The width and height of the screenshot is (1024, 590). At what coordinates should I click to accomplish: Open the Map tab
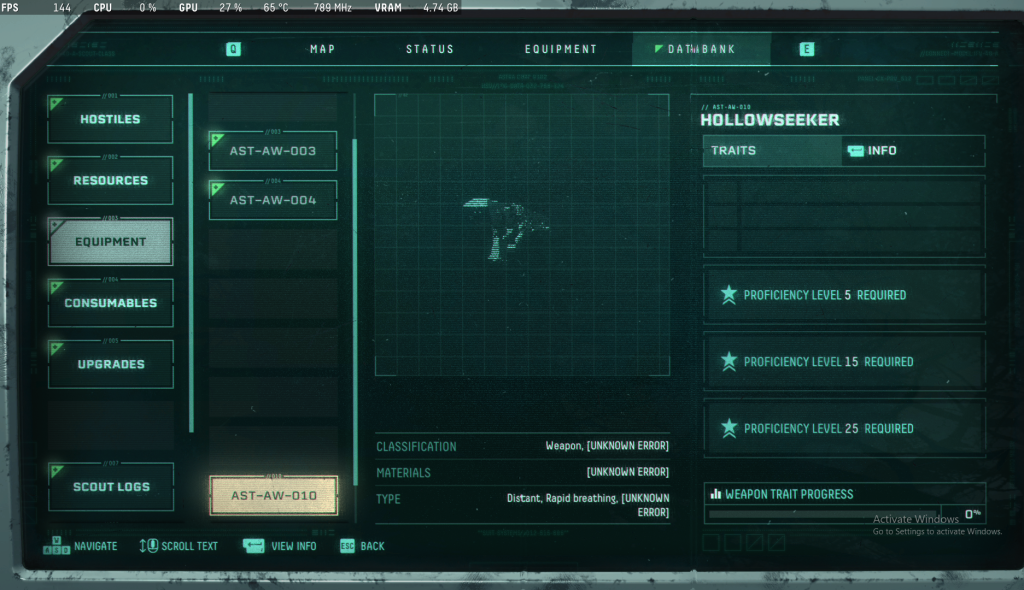click(322, 49)
